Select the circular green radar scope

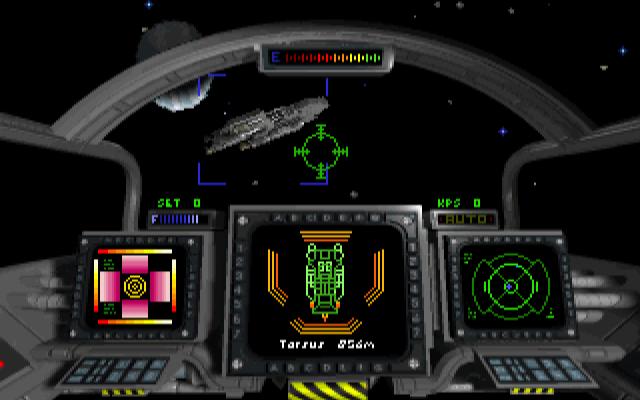pyautogui.click(x=508, y=285)
